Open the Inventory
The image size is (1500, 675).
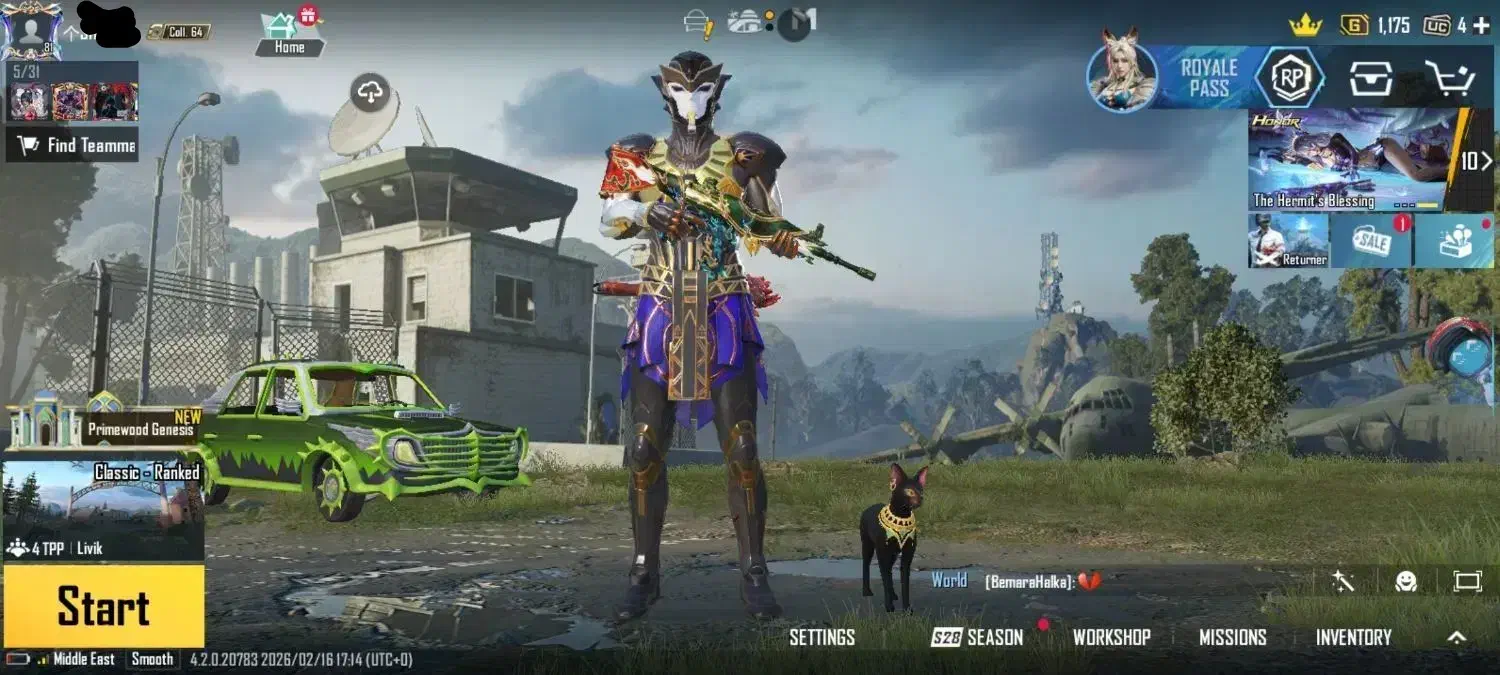pos(1353,638)
